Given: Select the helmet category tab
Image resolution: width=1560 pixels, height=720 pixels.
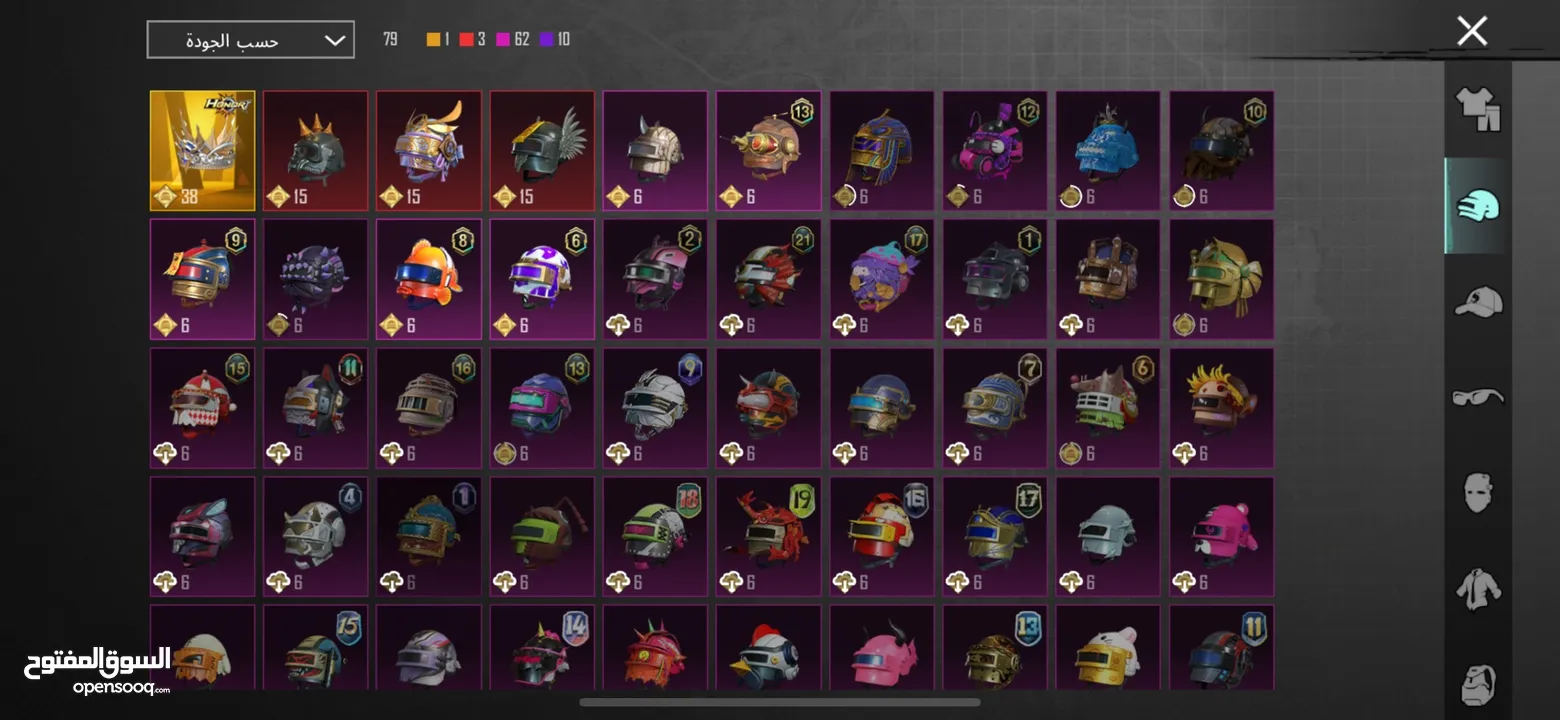Looking at the screenshot, I should [1477, 205].
